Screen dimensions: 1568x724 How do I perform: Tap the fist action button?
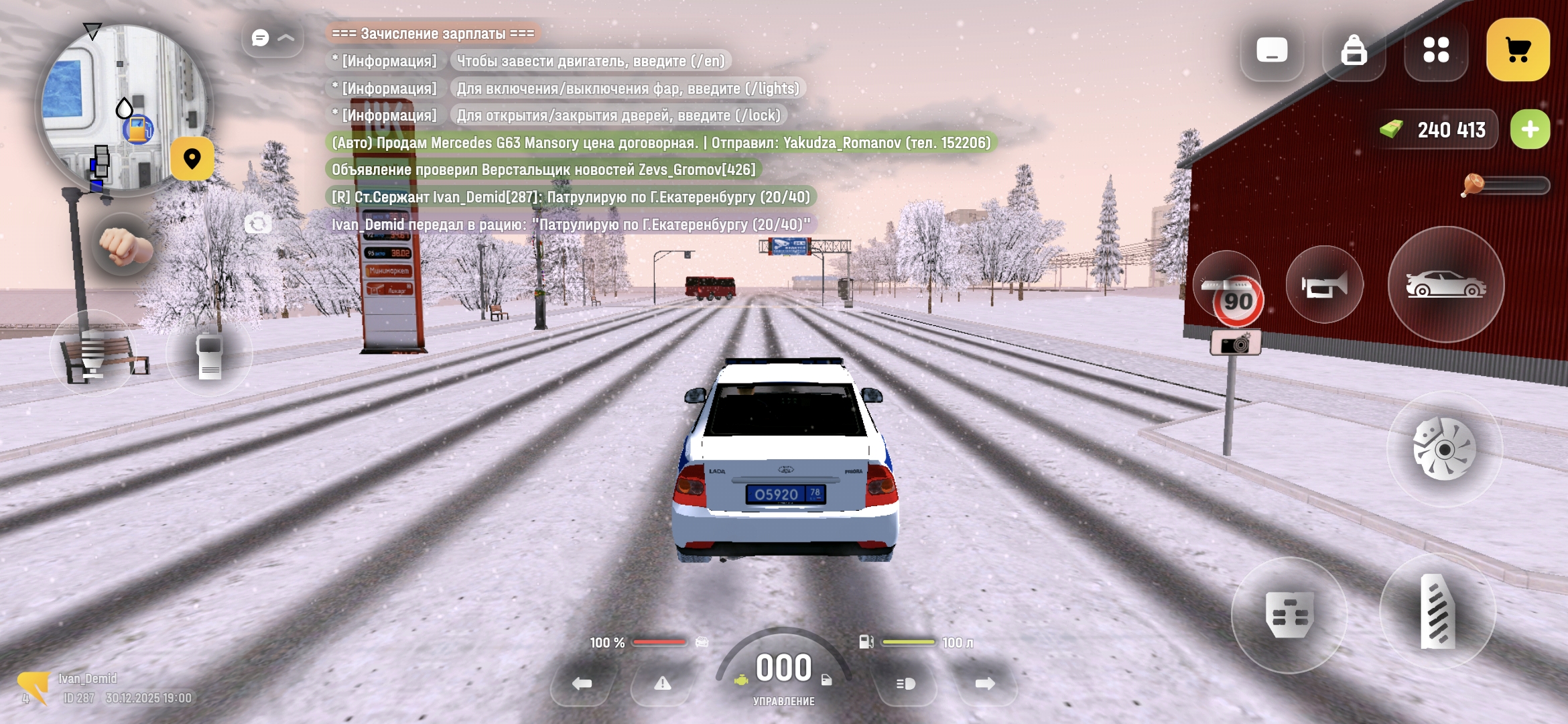(x=124, y=246)
